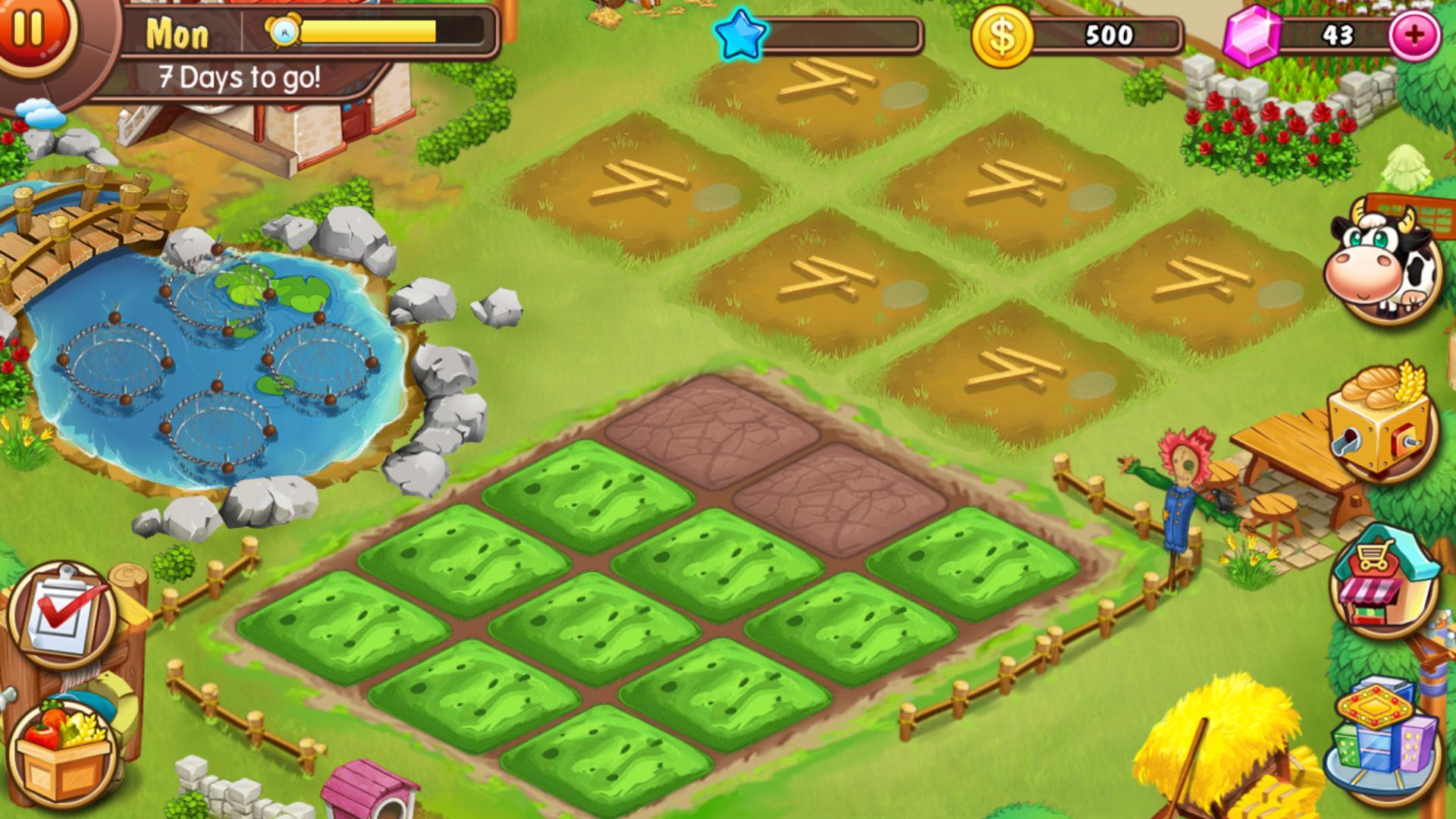Click the '7 Days to go!' banner
The width and height of the screenshot is (1456, 819).
[239, 76]
